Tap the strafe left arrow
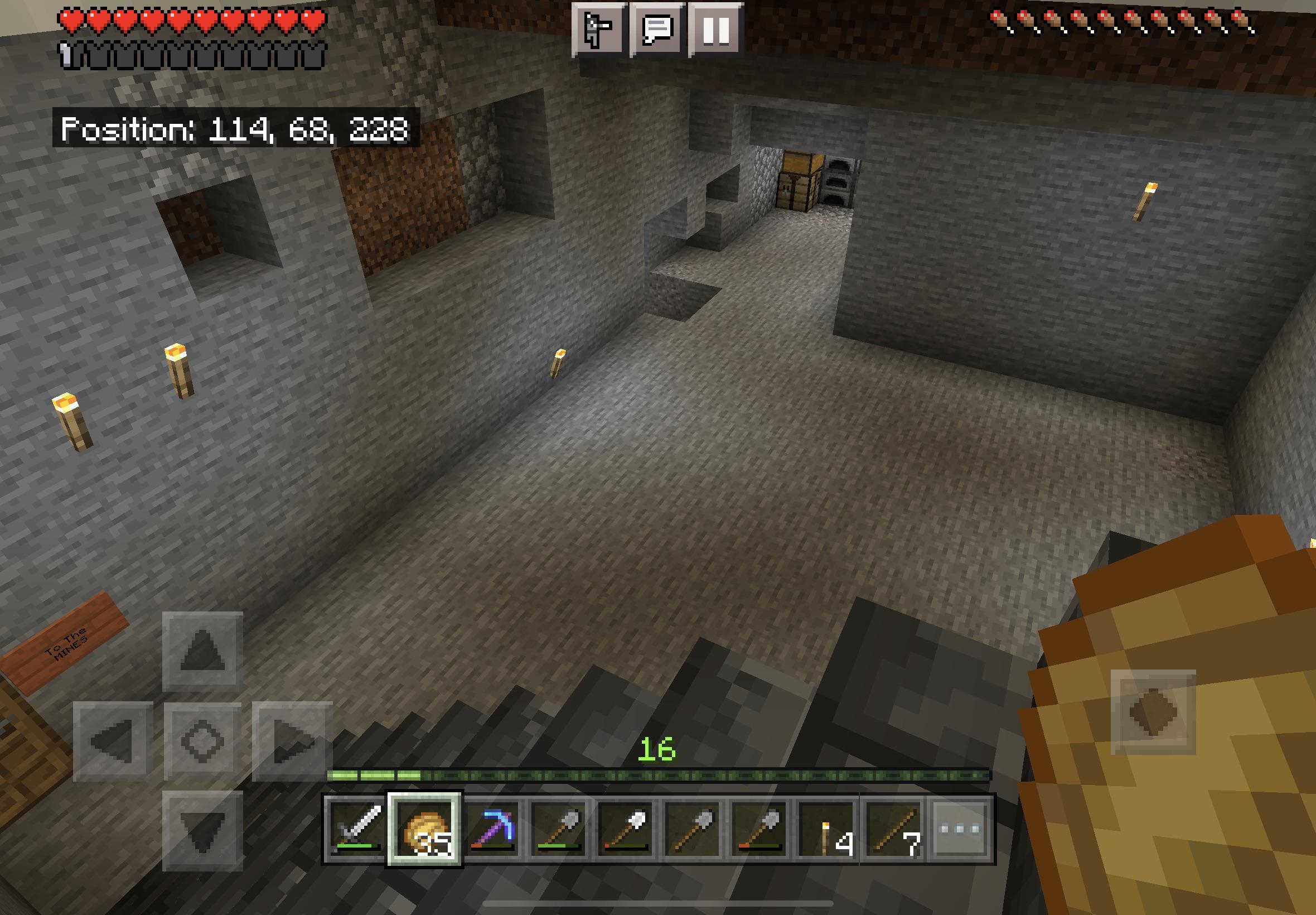The image size is (1316, 915). tap(113, 741)
